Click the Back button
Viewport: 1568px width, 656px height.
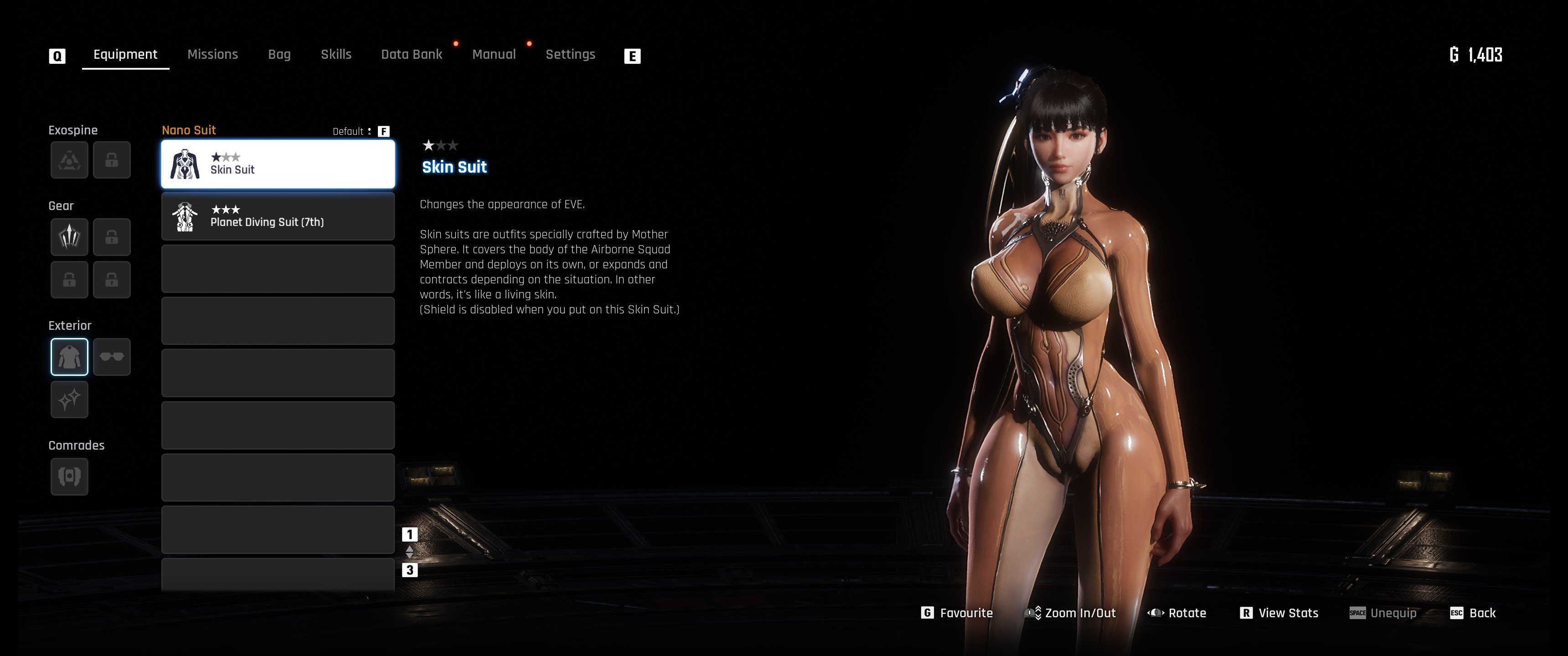(1473, 613)
